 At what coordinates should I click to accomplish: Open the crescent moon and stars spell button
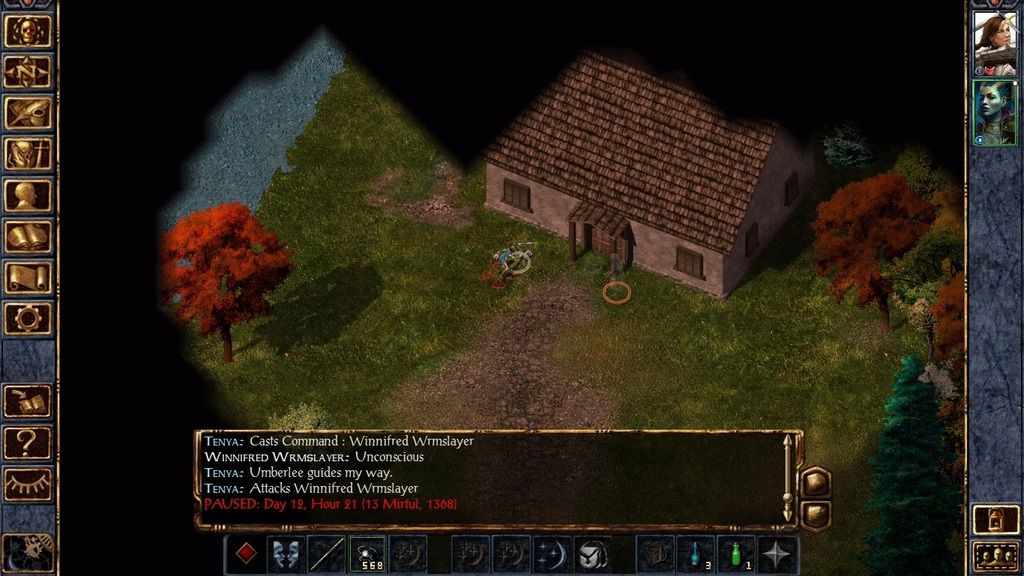[552, 554]
